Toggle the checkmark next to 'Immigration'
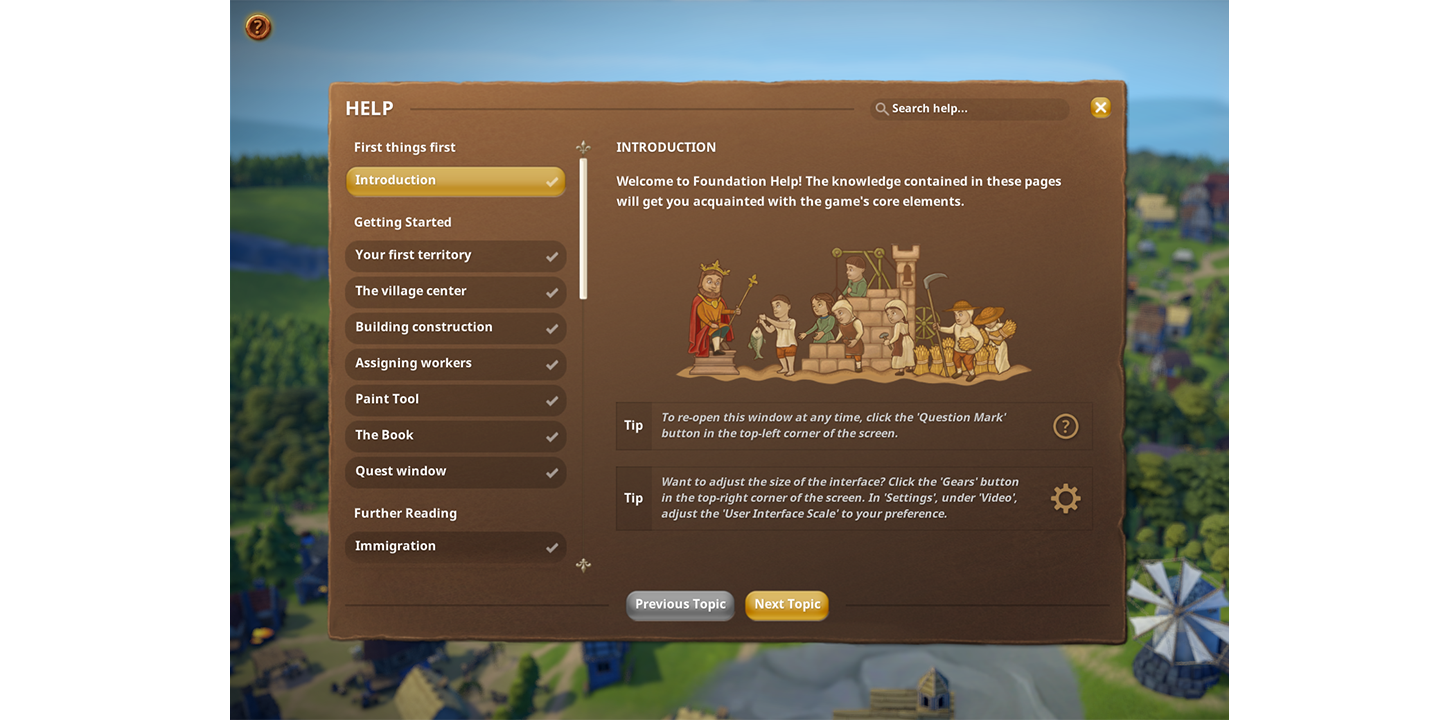Image resolution: width=1456 pixels, height=720 pixels. coord(552,547)
